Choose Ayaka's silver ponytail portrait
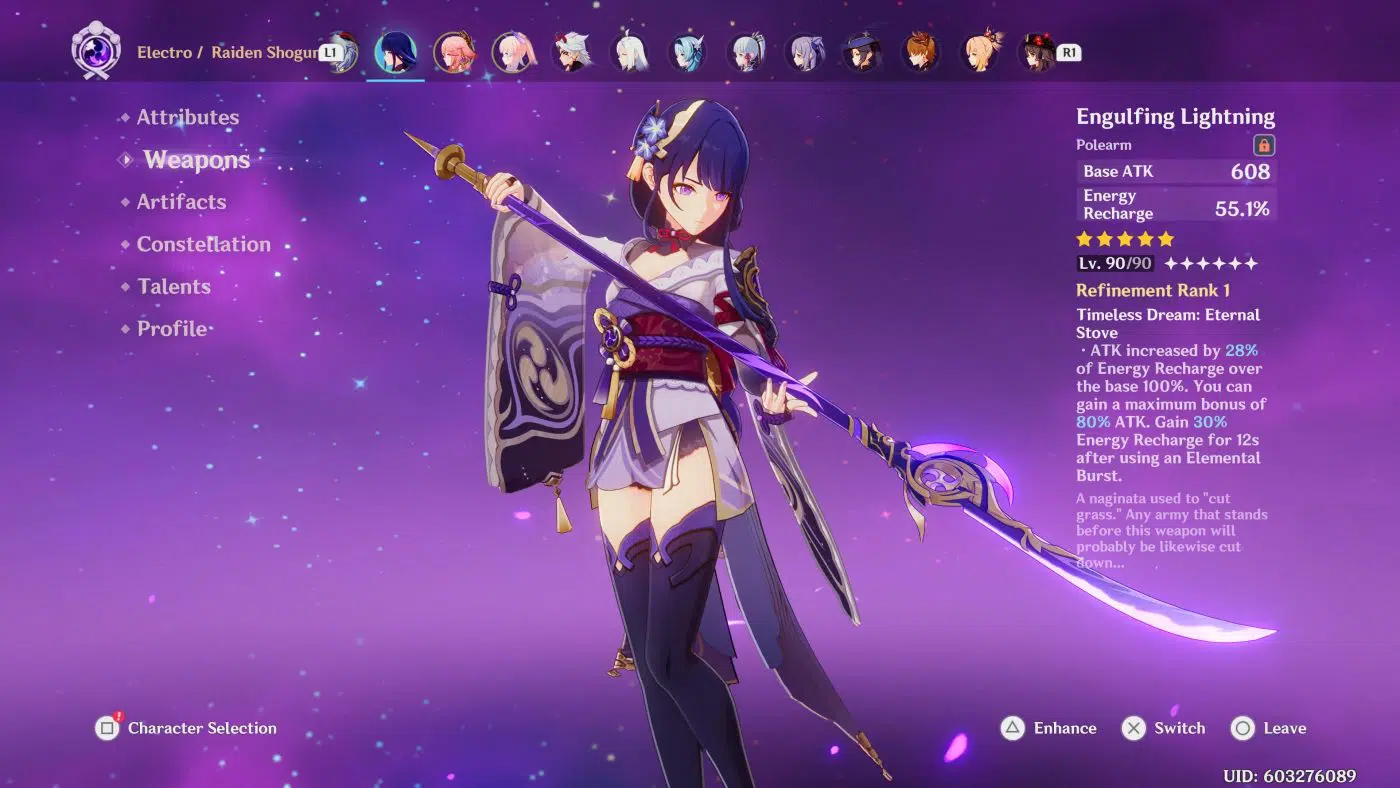 tap(749, 52)
